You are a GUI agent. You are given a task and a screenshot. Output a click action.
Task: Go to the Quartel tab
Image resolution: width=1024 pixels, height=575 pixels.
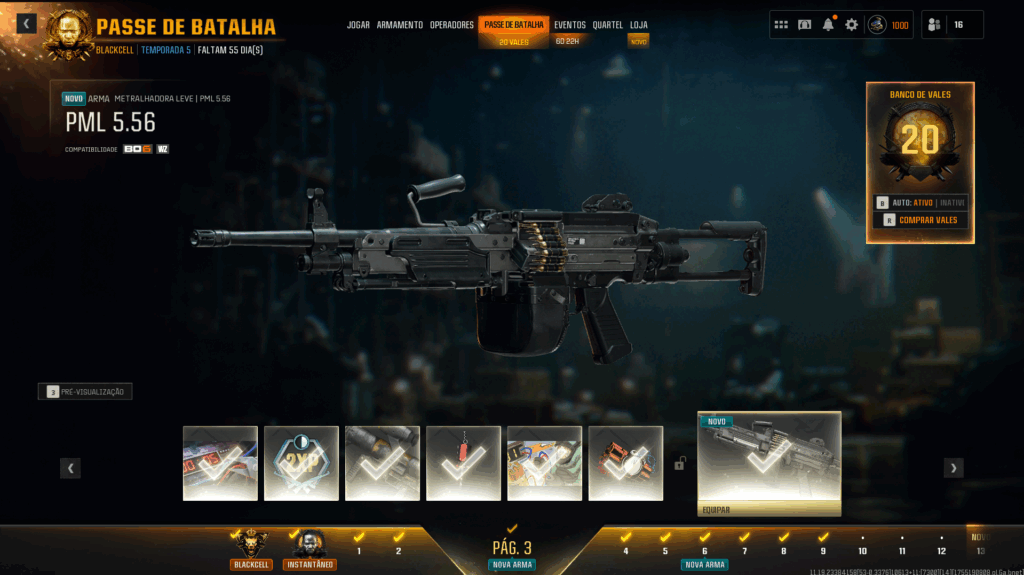point(607,25)
